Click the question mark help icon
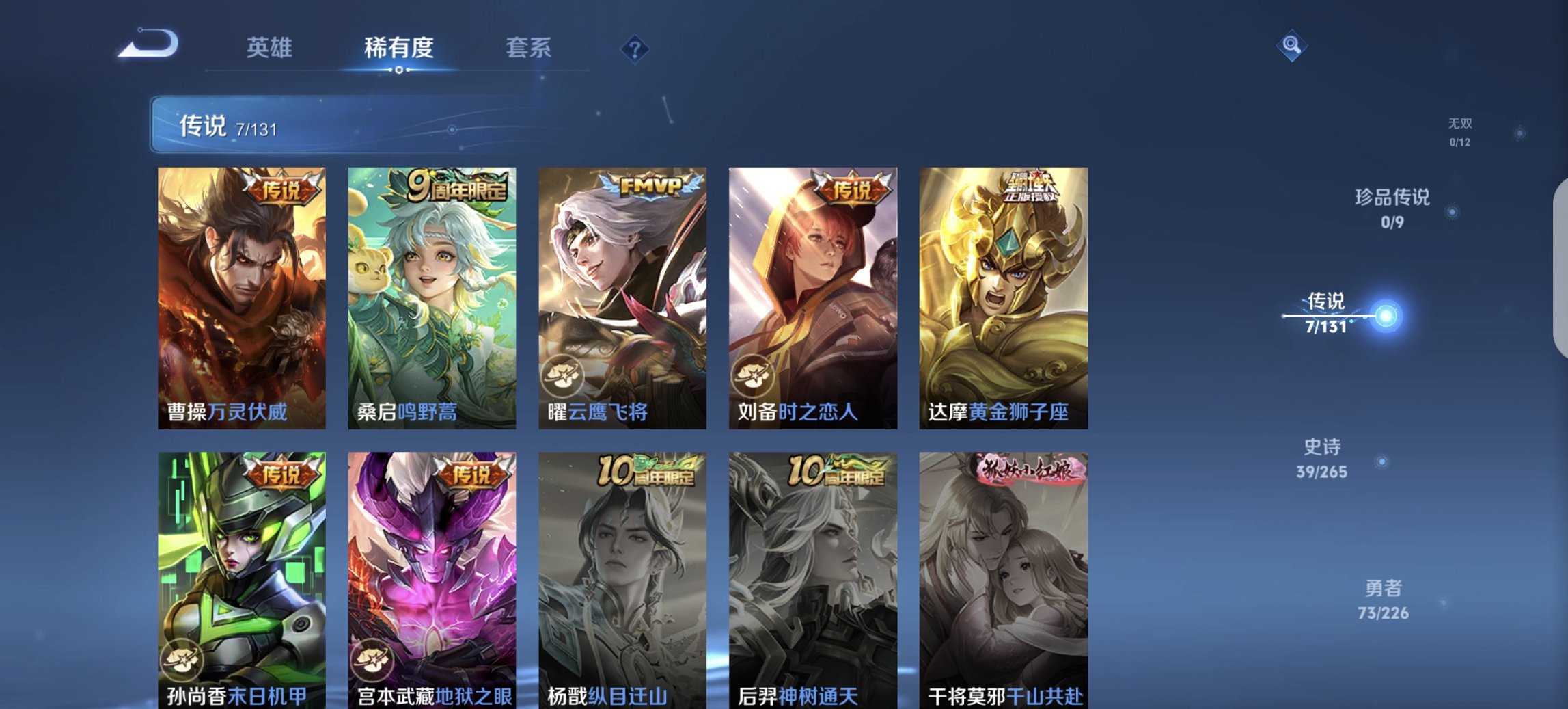Image resolution: width=1568 pixels, height=709 pixels. click(634, 48)
